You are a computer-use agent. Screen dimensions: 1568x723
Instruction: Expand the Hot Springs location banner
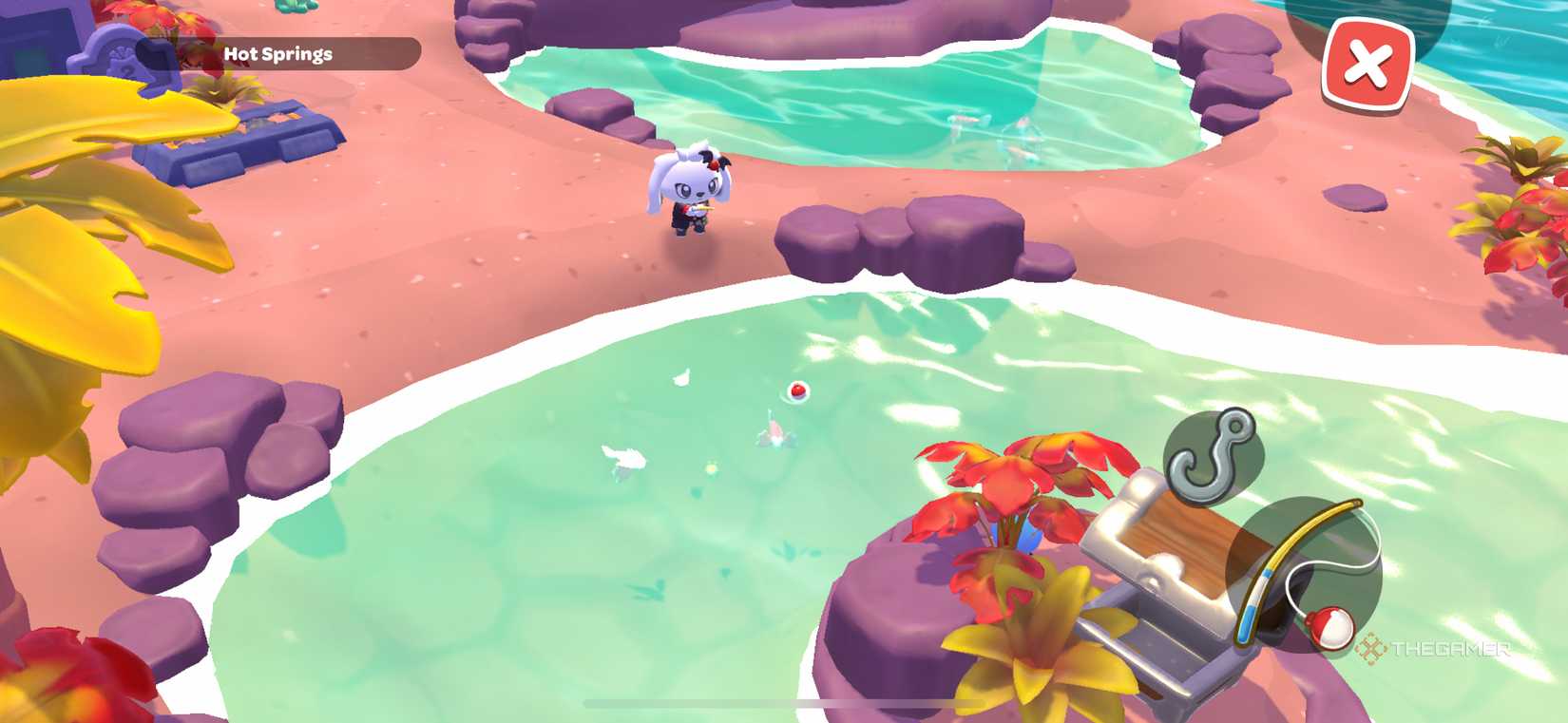(x=276, y=53)
